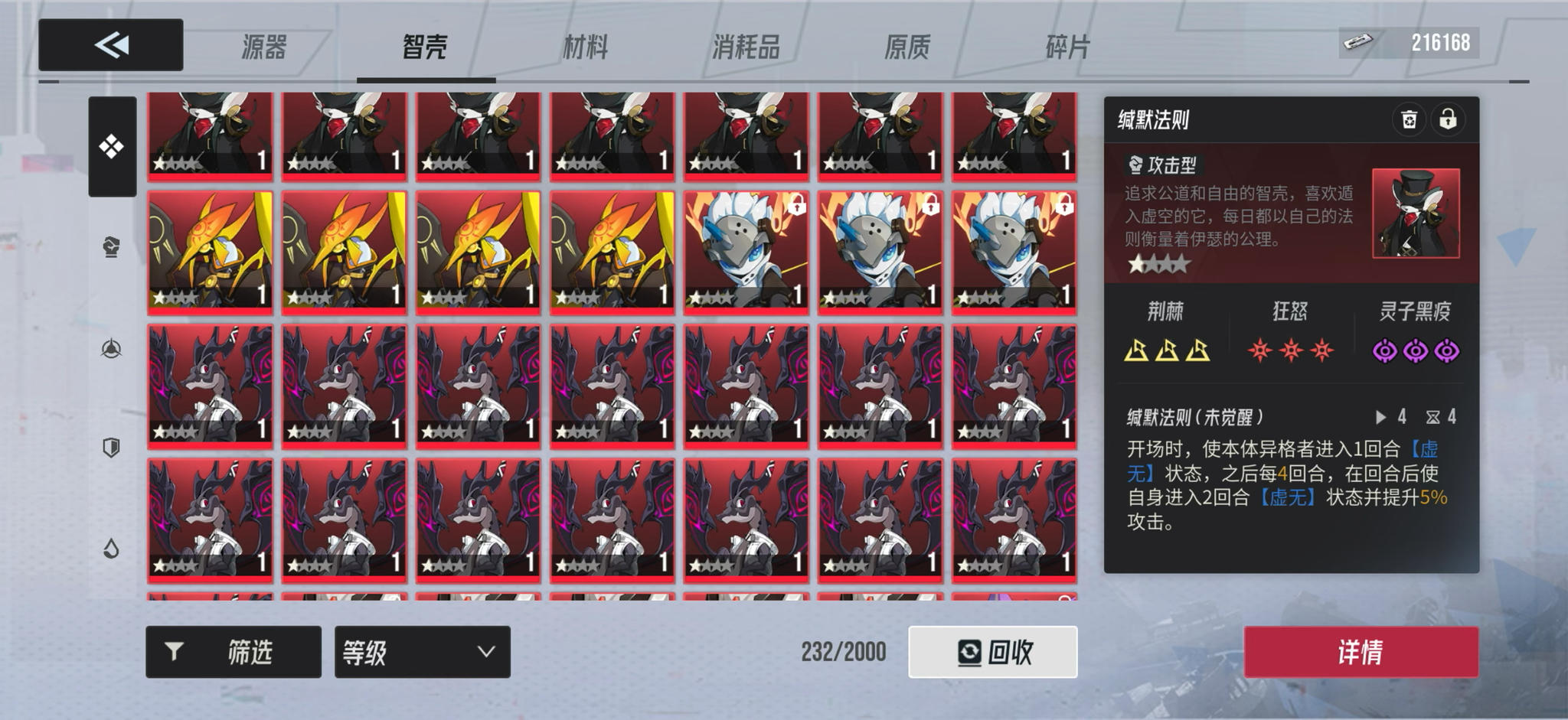
Task: Select the third sidebar type-filter icon
Action: coord(111,350)
